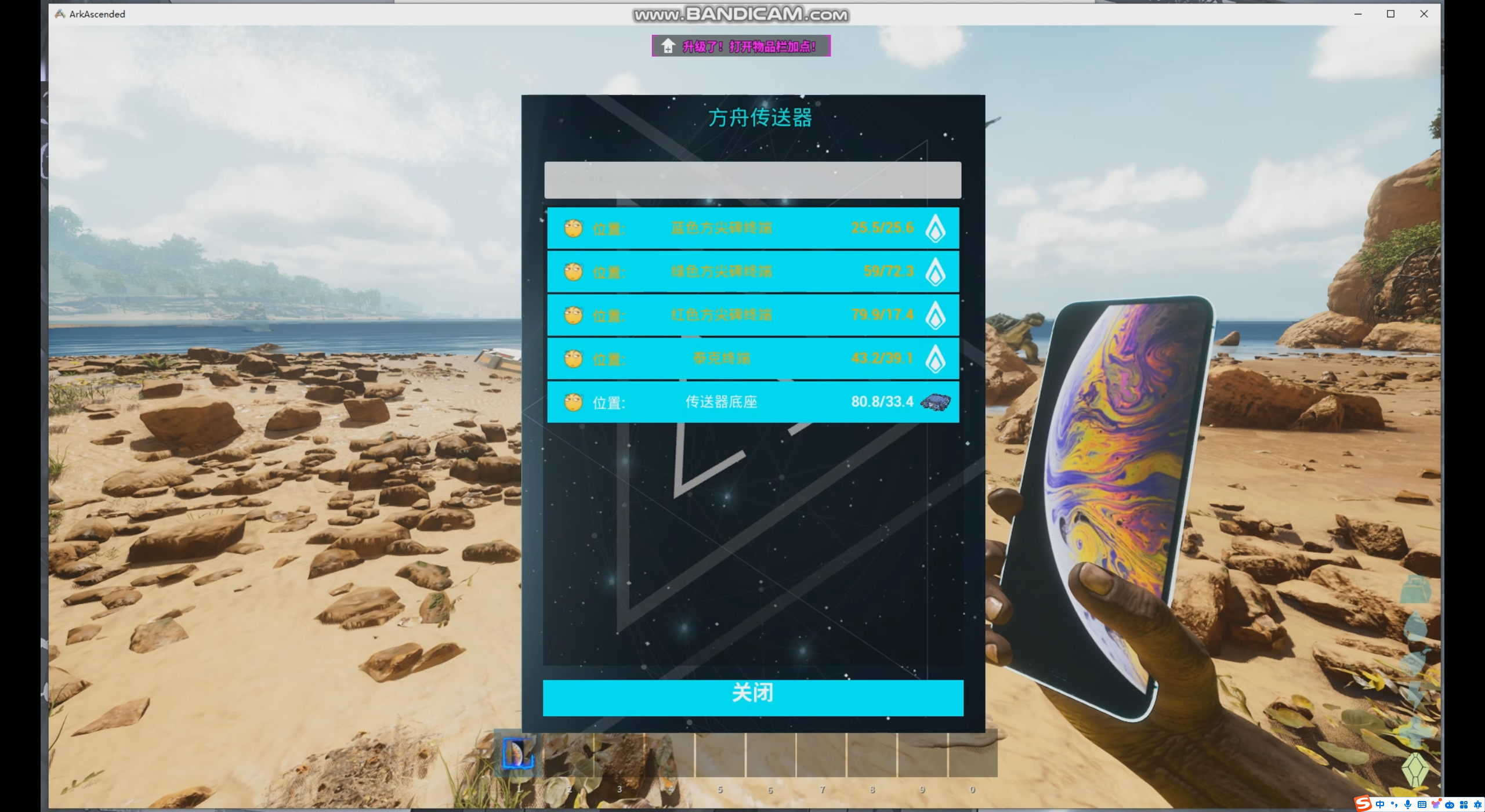The height and width of the screenshot is (812, 1485).
Task: Teleport to the 红色方尖碑终端 location
Action: 752,315
